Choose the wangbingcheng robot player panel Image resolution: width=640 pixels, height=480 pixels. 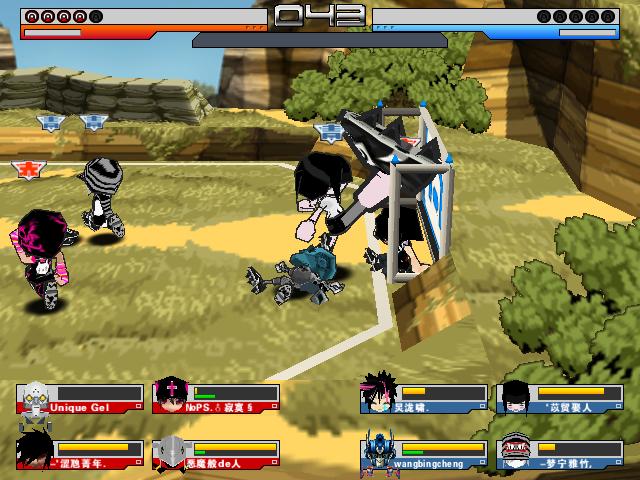point(424,455)
